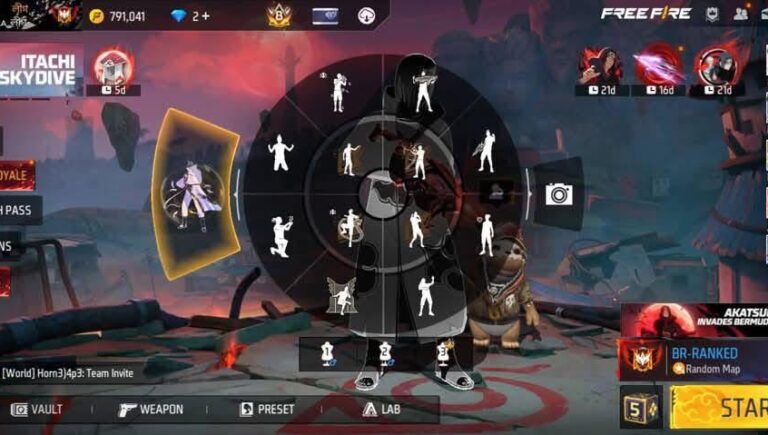Switch to emote preset 3
The height and width of the screenshot is (435, 768).
(442, 353)
